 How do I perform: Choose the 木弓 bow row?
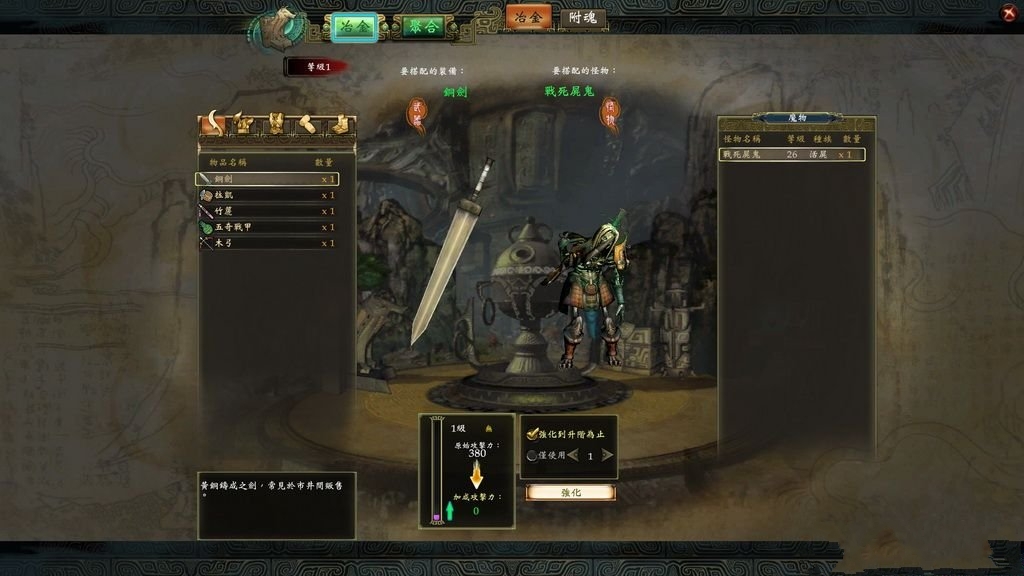click(267, 243)
